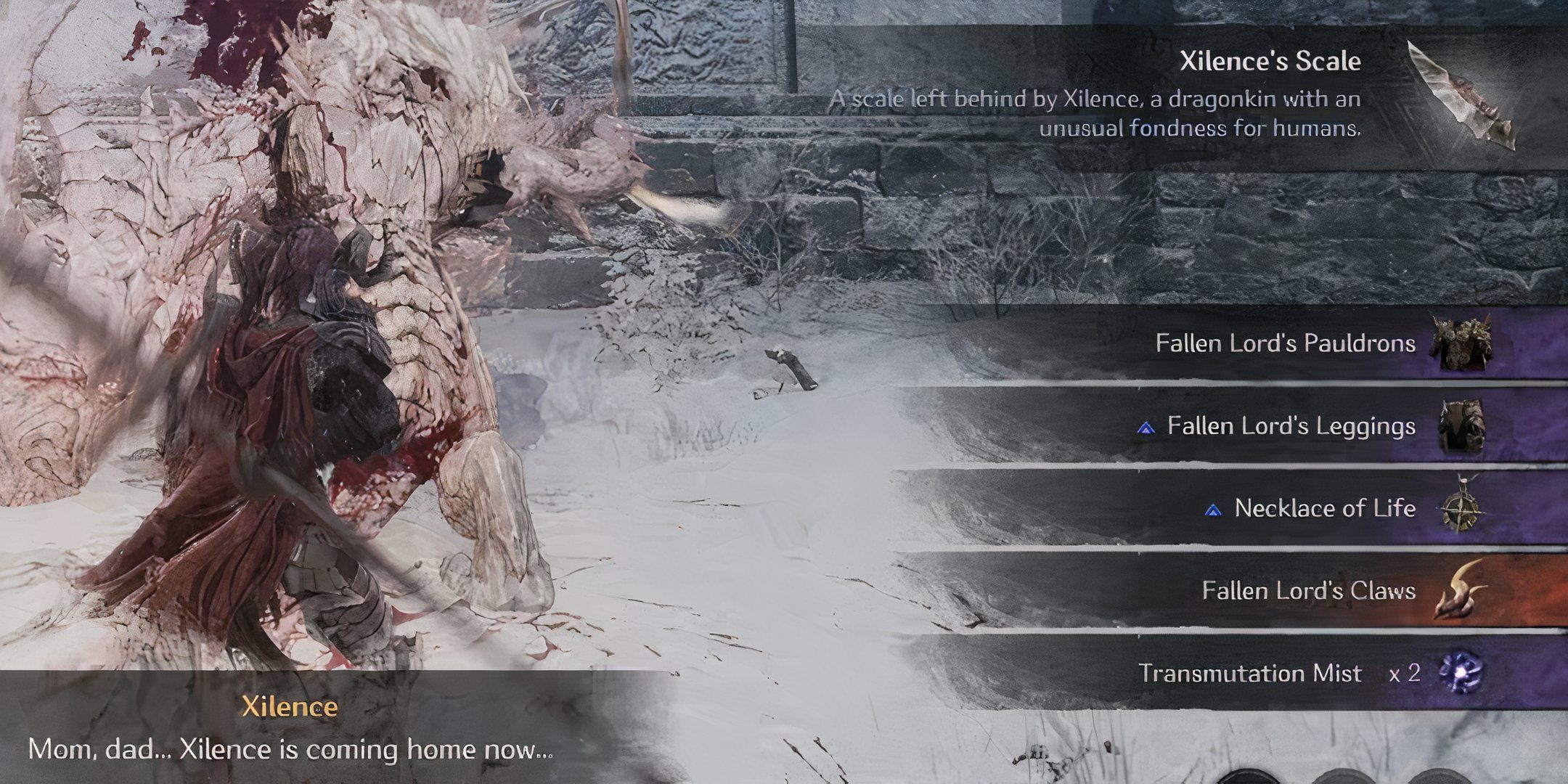Select the Xilence's Scale item entry

(1270, 61)
